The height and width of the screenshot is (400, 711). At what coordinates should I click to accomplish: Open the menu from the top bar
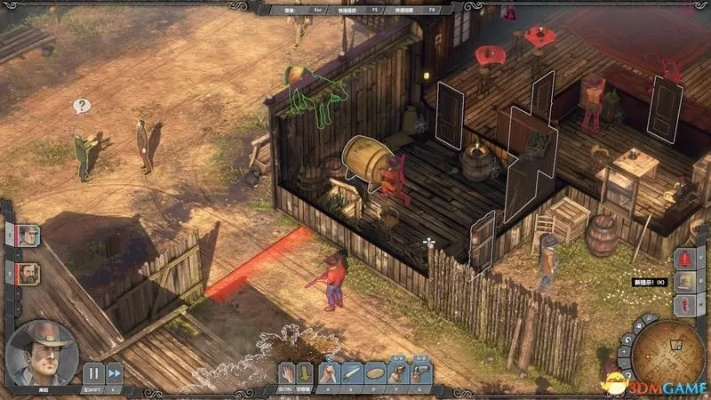[x=292, y=7]
